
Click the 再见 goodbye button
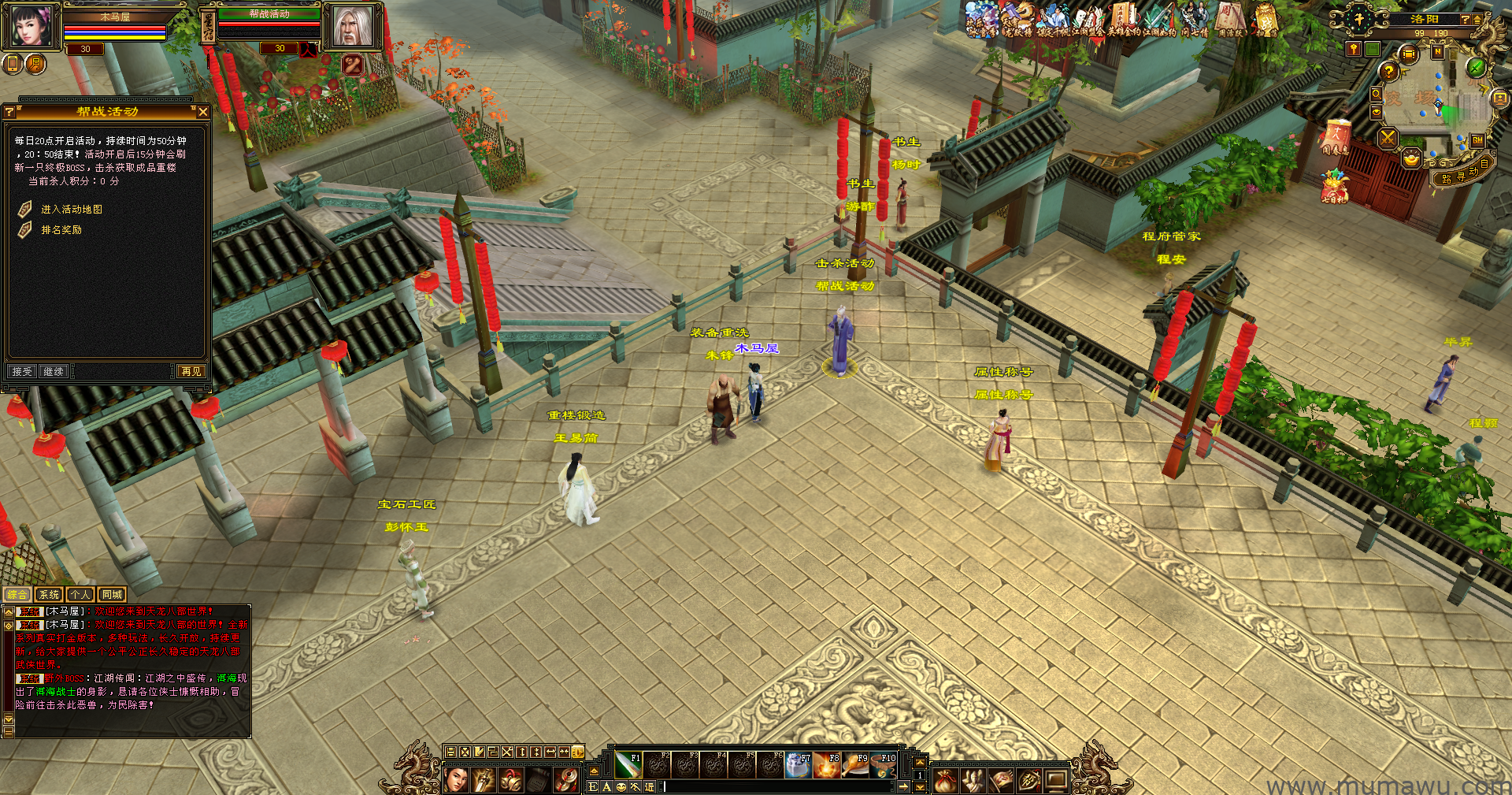pyautogui.click(x=191, y=371)
